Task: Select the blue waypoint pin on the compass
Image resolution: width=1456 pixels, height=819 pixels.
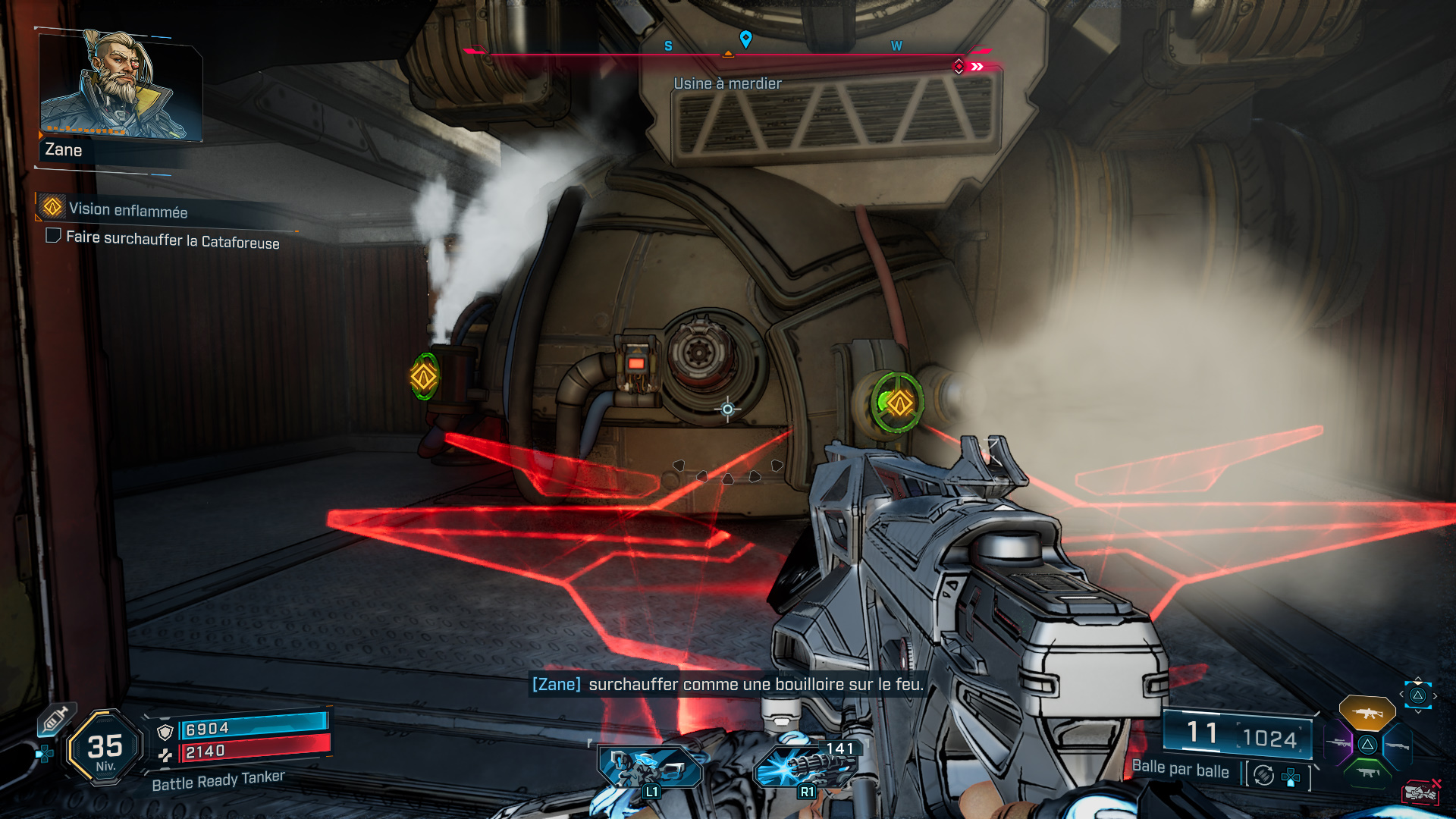Action: tap(745, 39)
